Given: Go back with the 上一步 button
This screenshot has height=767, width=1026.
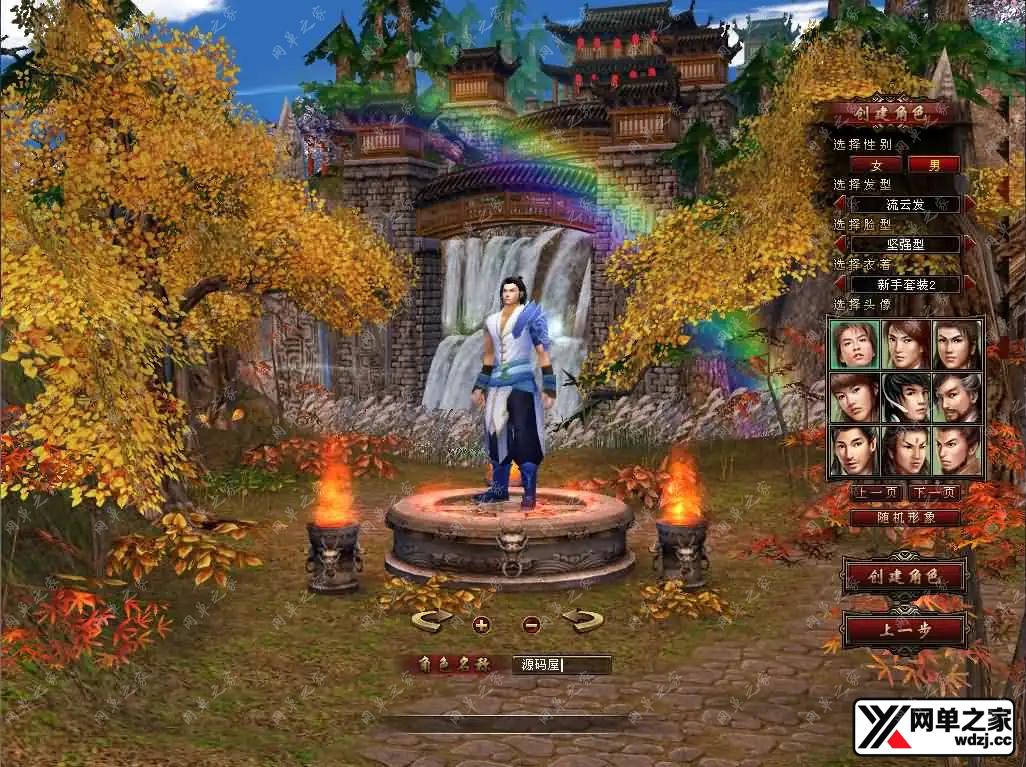Looking at the screenshot, I should tap(905, 630).
